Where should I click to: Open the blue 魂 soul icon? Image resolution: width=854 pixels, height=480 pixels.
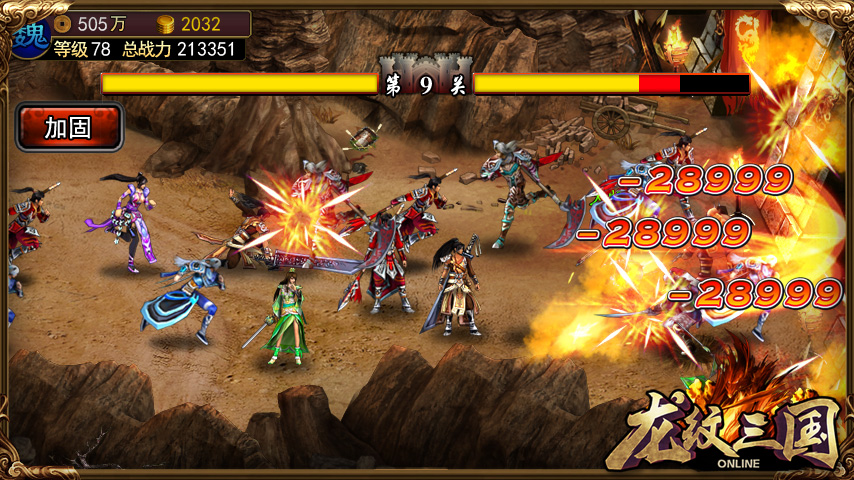click(30, 35)
